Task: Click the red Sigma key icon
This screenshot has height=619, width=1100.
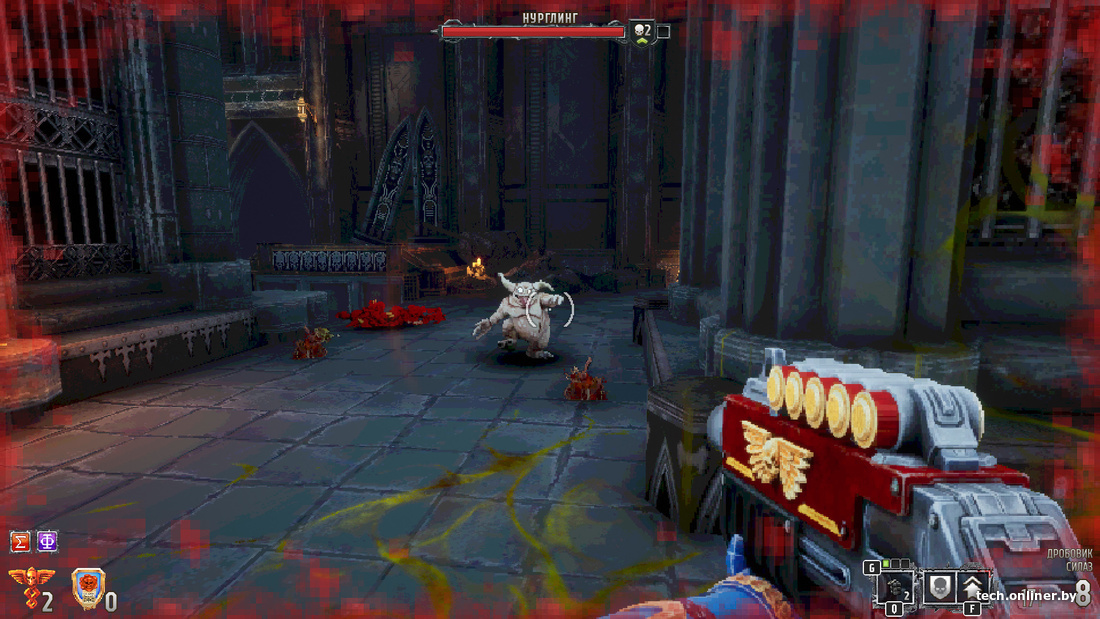Action: coord(20,542)
